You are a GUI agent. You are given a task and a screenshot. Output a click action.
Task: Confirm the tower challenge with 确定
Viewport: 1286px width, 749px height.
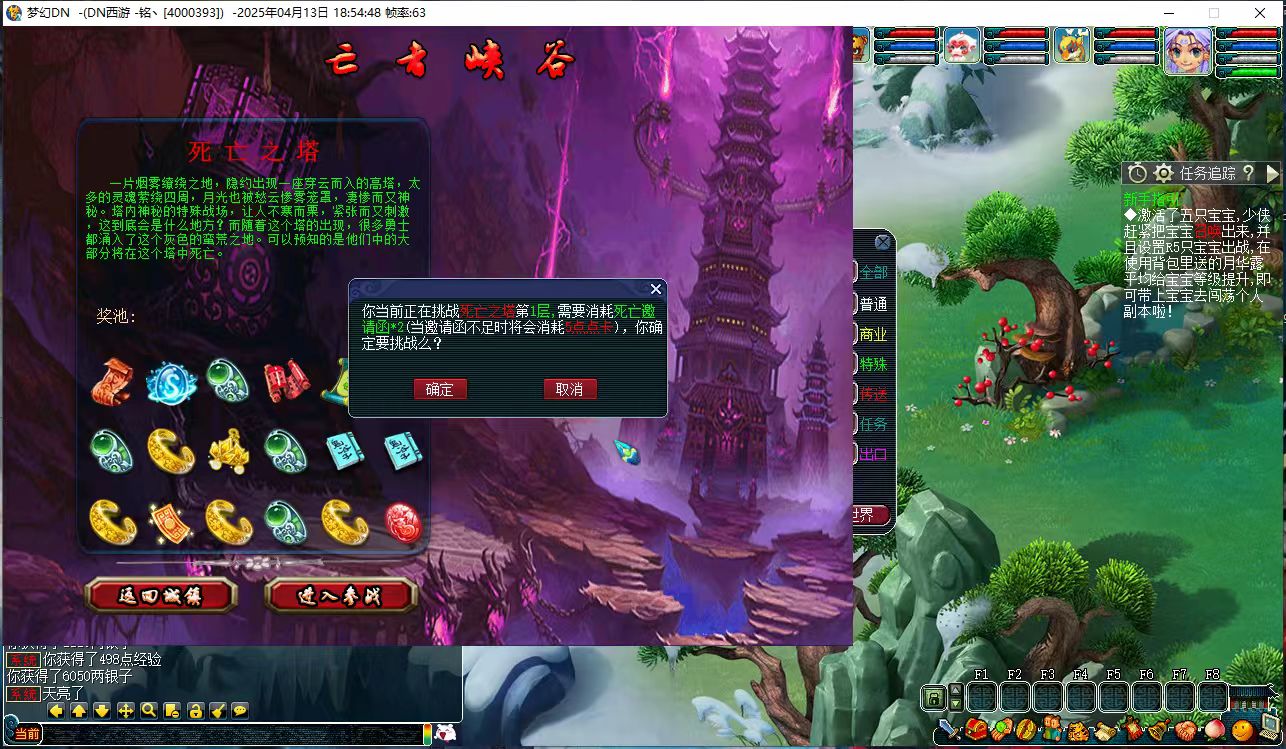tap(440, 390)
